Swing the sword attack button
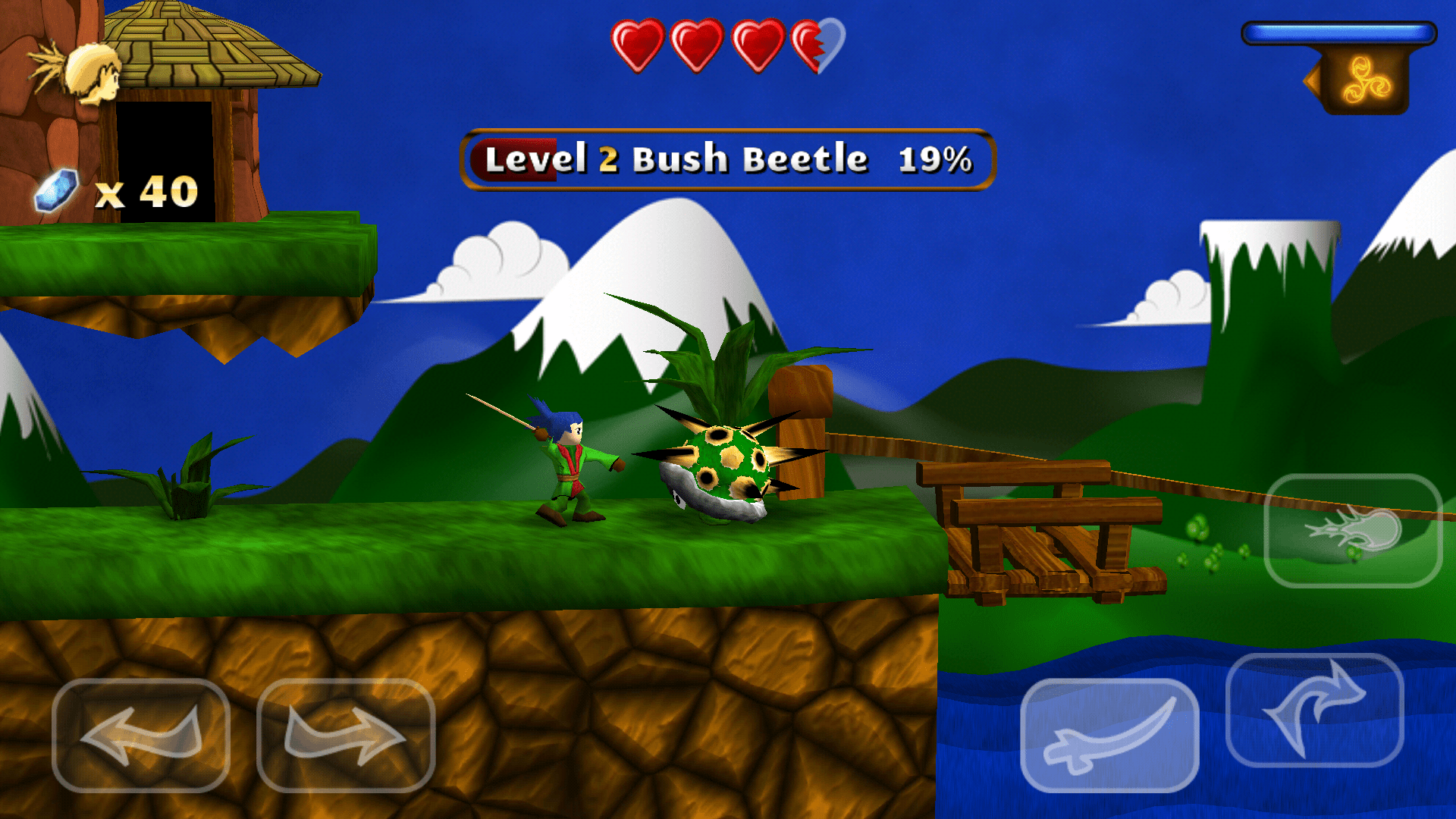The height and width of the screenshot is (819, 1456). tap(1109, 735)
